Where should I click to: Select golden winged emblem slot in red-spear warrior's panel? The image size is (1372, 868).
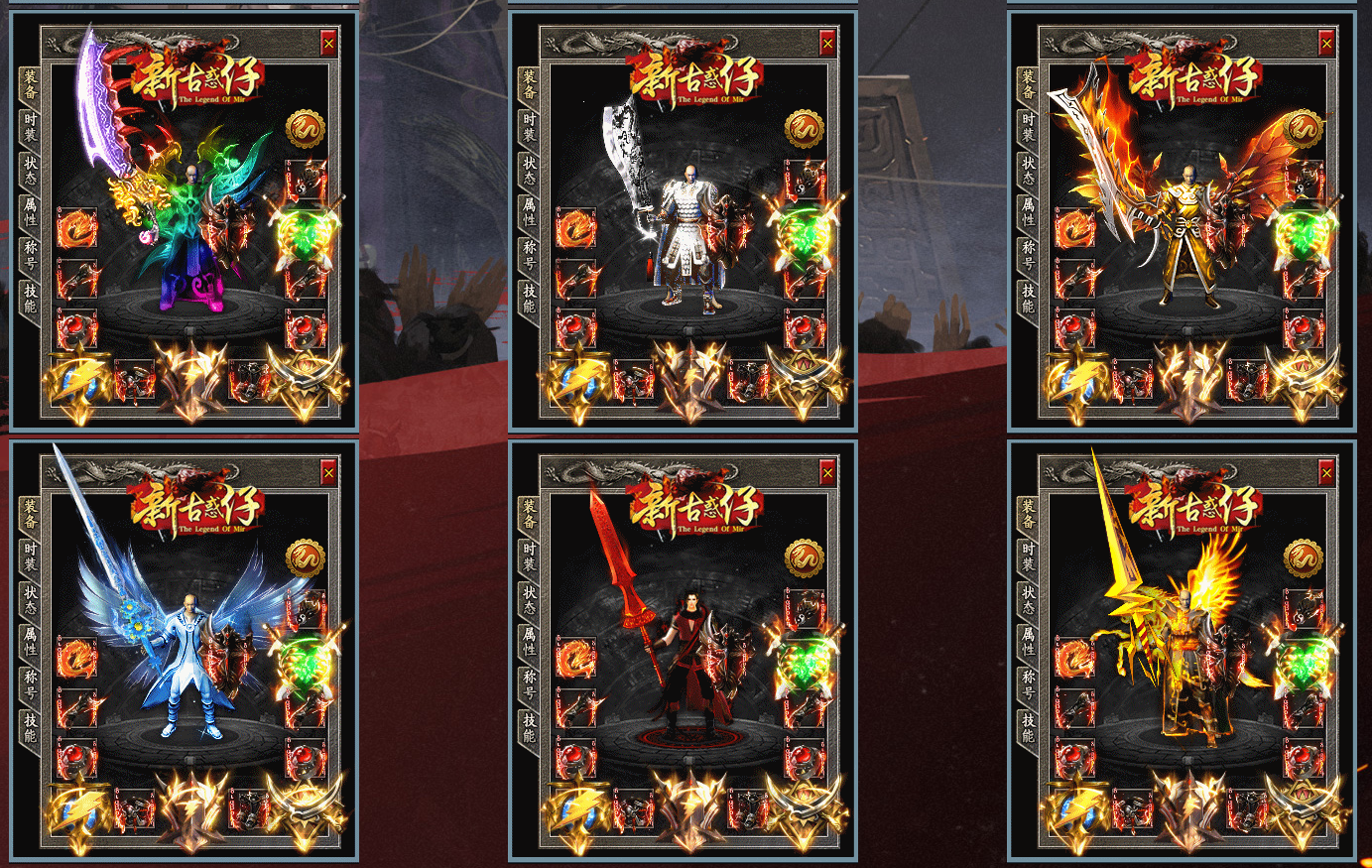point(687,809)
